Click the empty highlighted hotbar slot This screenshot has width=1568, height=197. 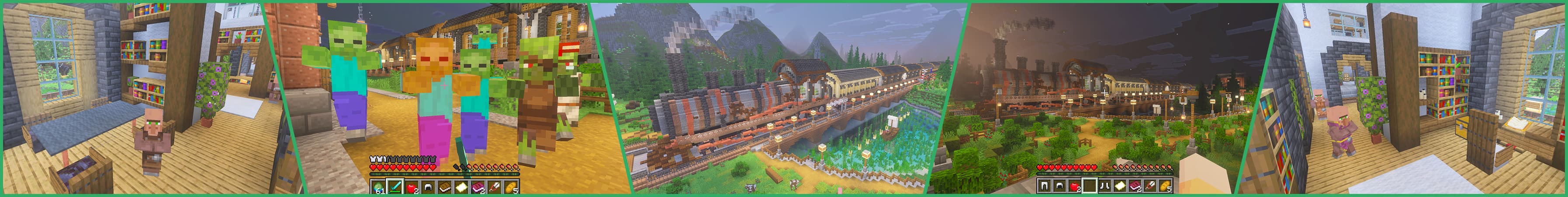point(1090,186)
